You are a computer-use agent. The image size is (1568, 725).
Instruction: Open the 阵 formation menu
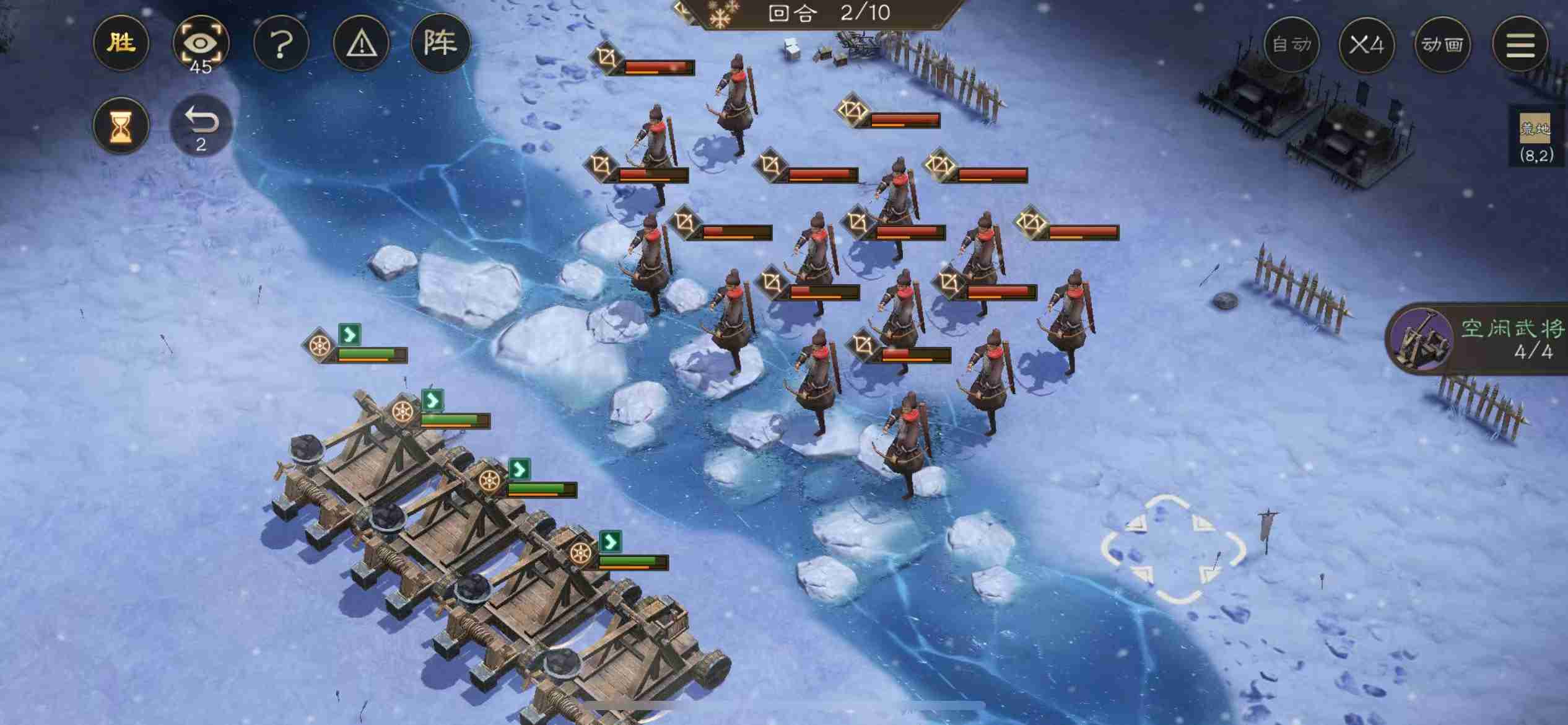click(x=440, y=43)
